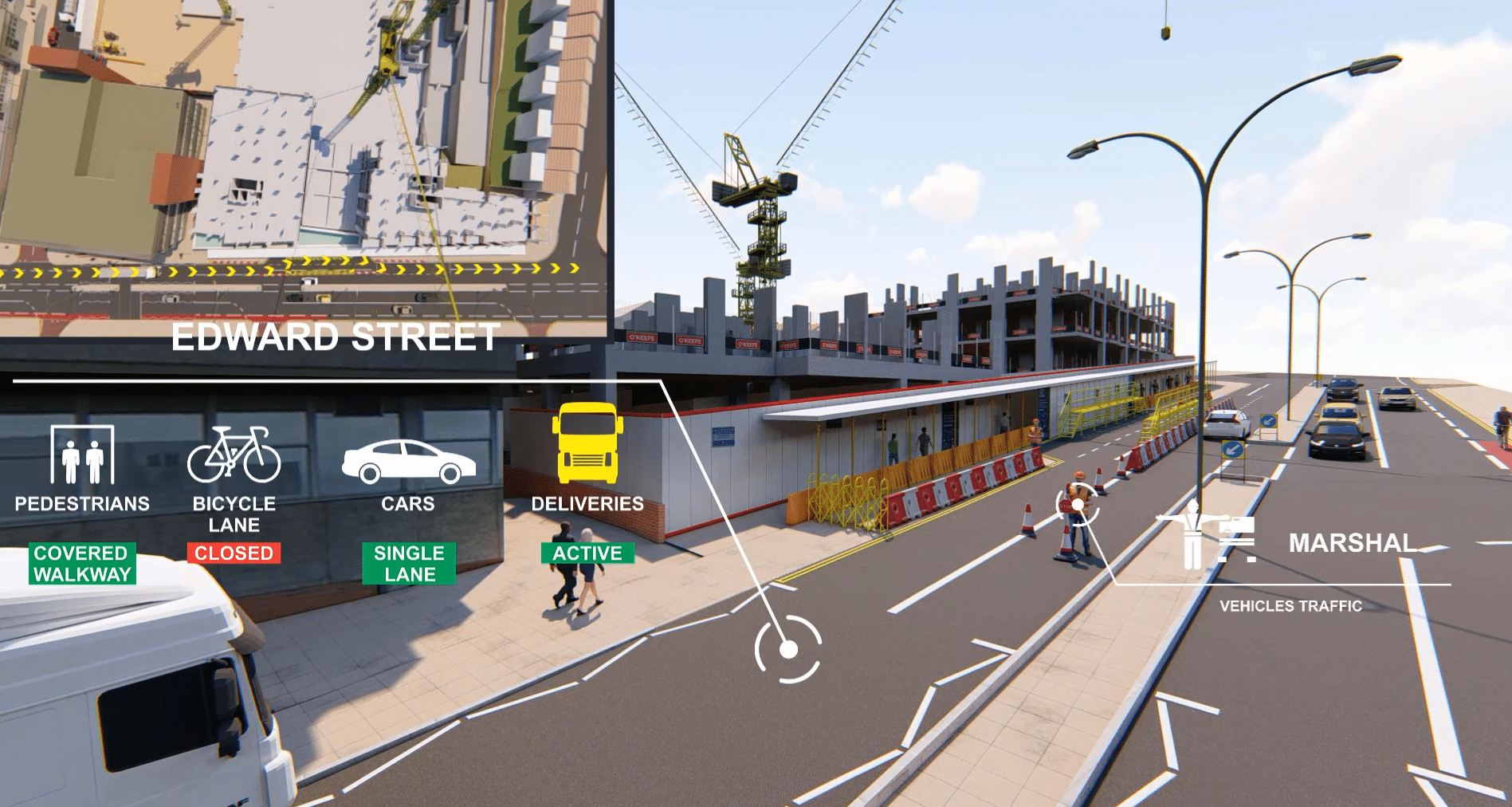Click the large circular hotspot marker on the road
Screen dimensions: 1512x807
click(788, 649)
